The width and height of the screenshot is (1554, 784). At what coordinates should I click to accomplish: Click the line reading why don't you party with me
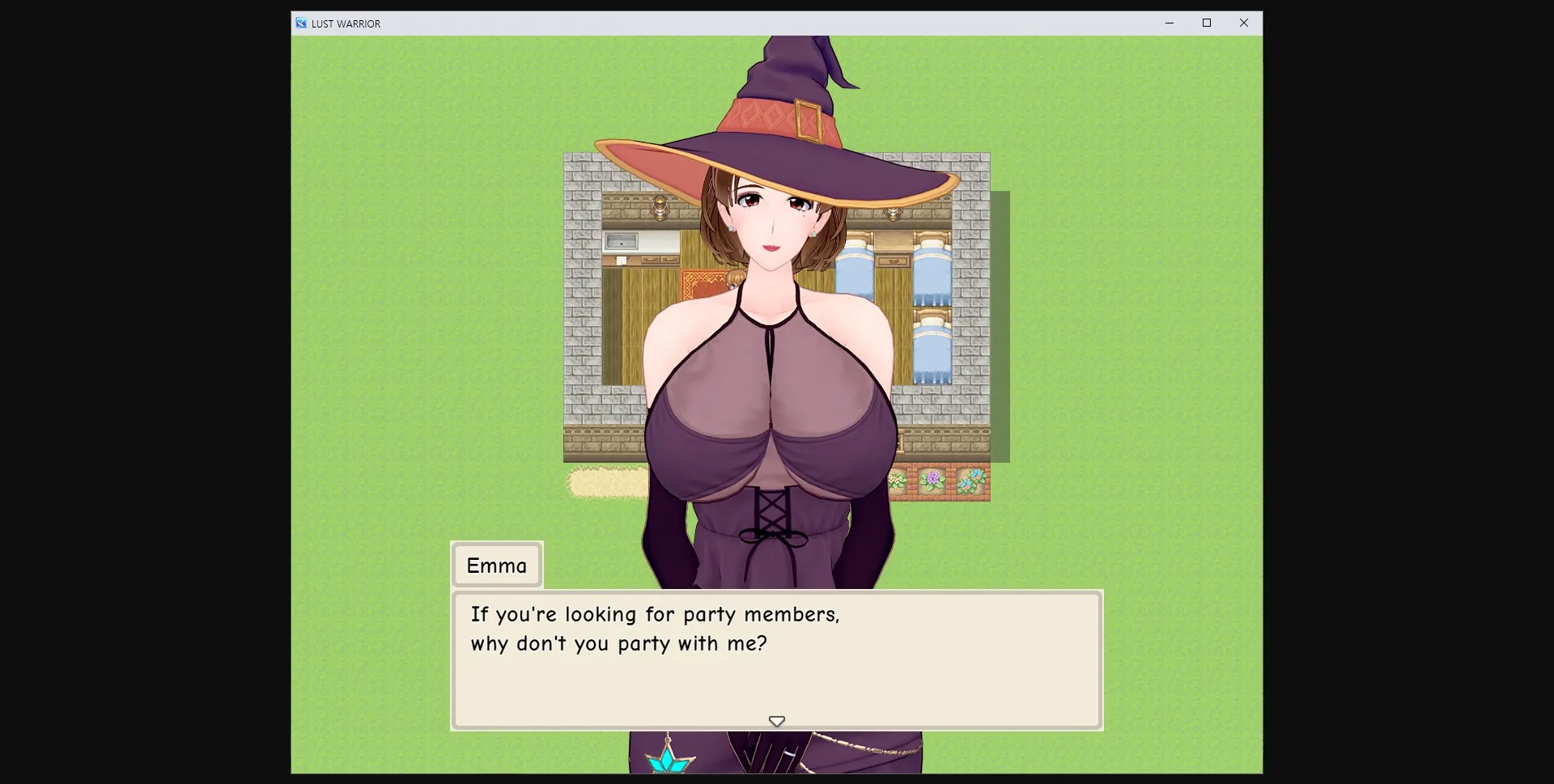coord(619,644)
